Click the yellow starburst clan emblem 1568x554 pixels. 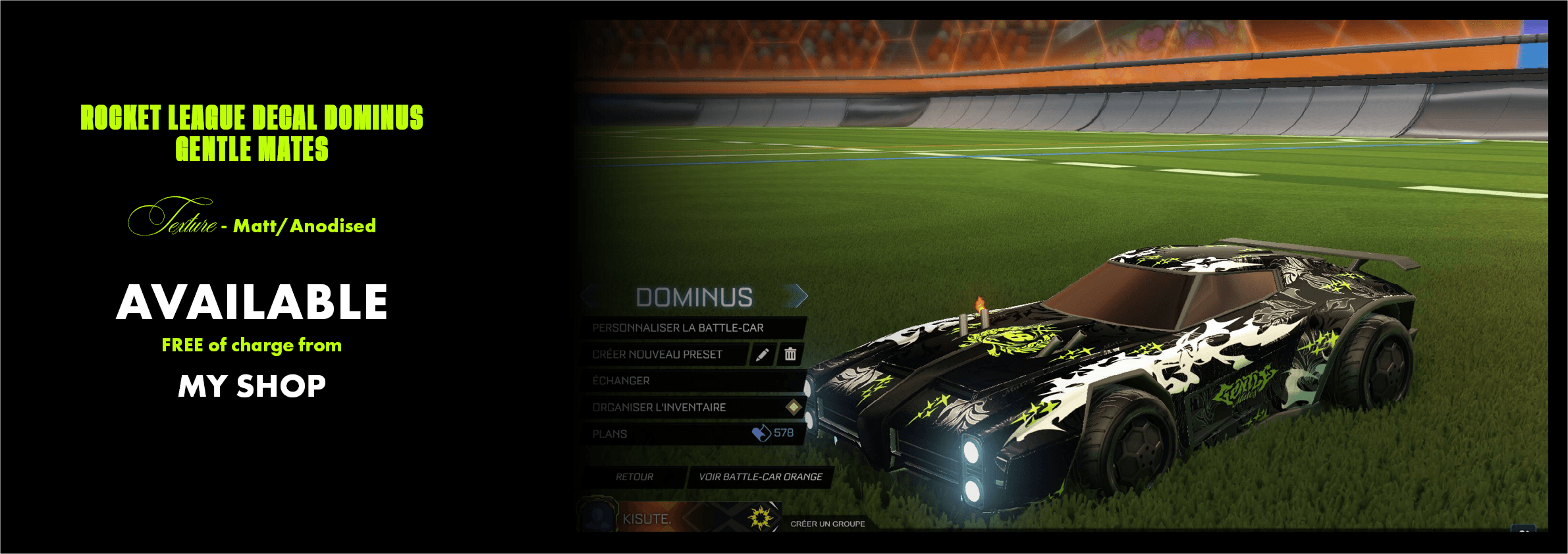pyautogui.click(x=761, y=518)
